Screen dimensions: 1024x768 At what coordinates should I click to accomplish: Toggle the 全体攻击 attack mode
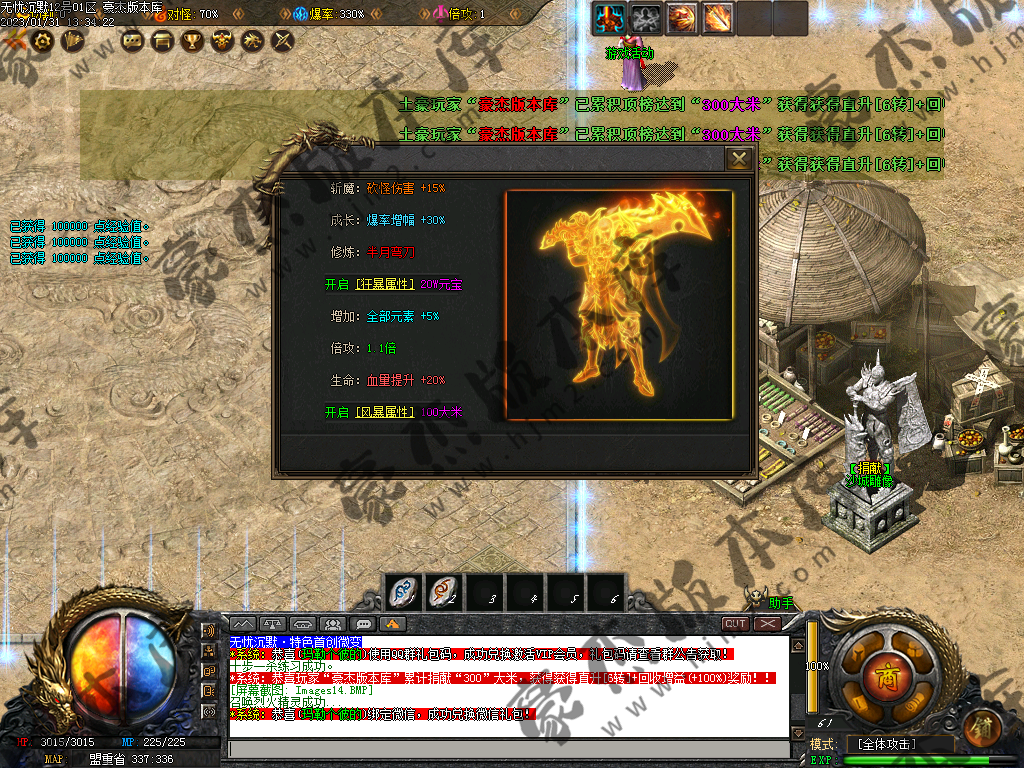[893, 745]
